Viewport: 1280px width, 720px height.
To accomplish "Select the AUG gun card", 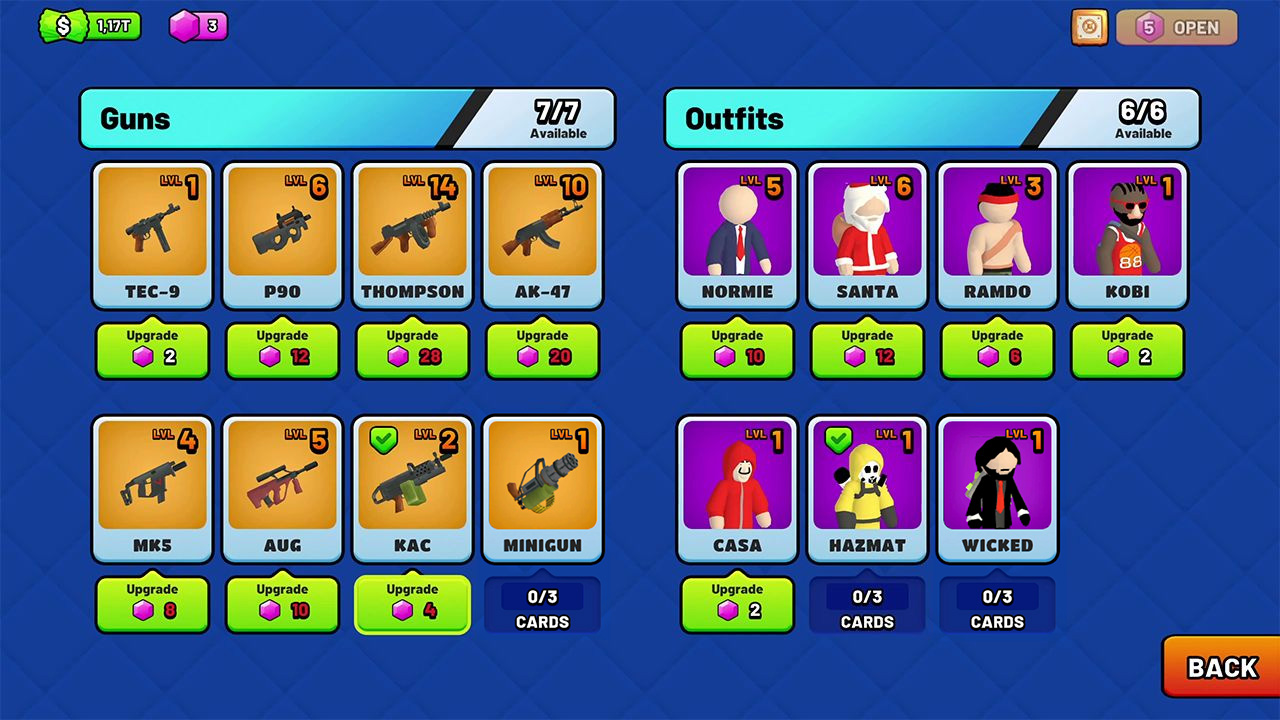I will click(x=282, y=489).
